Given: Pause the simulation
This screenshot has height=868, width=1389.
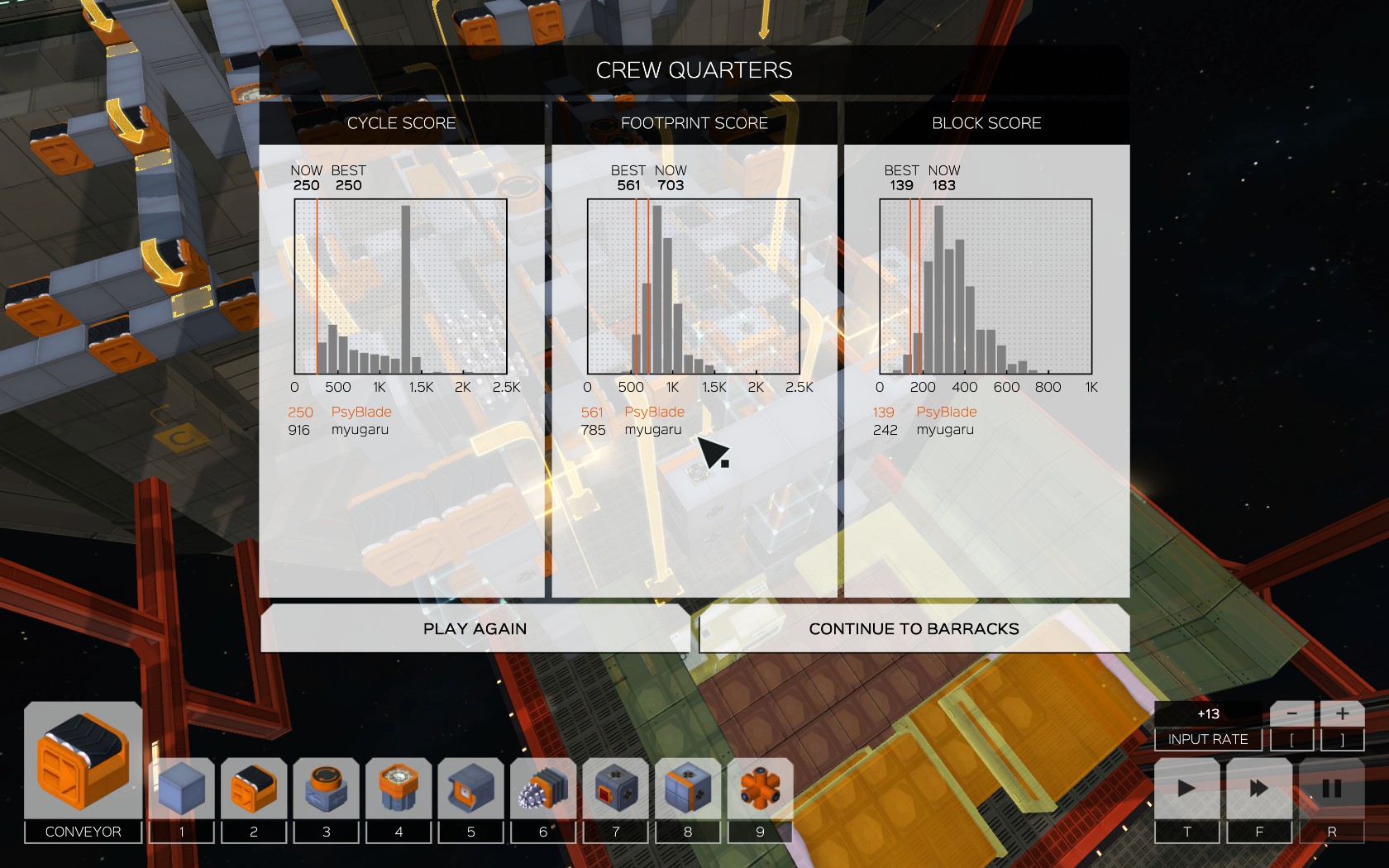Looking at the screenshot, I should coord(1331,788).
